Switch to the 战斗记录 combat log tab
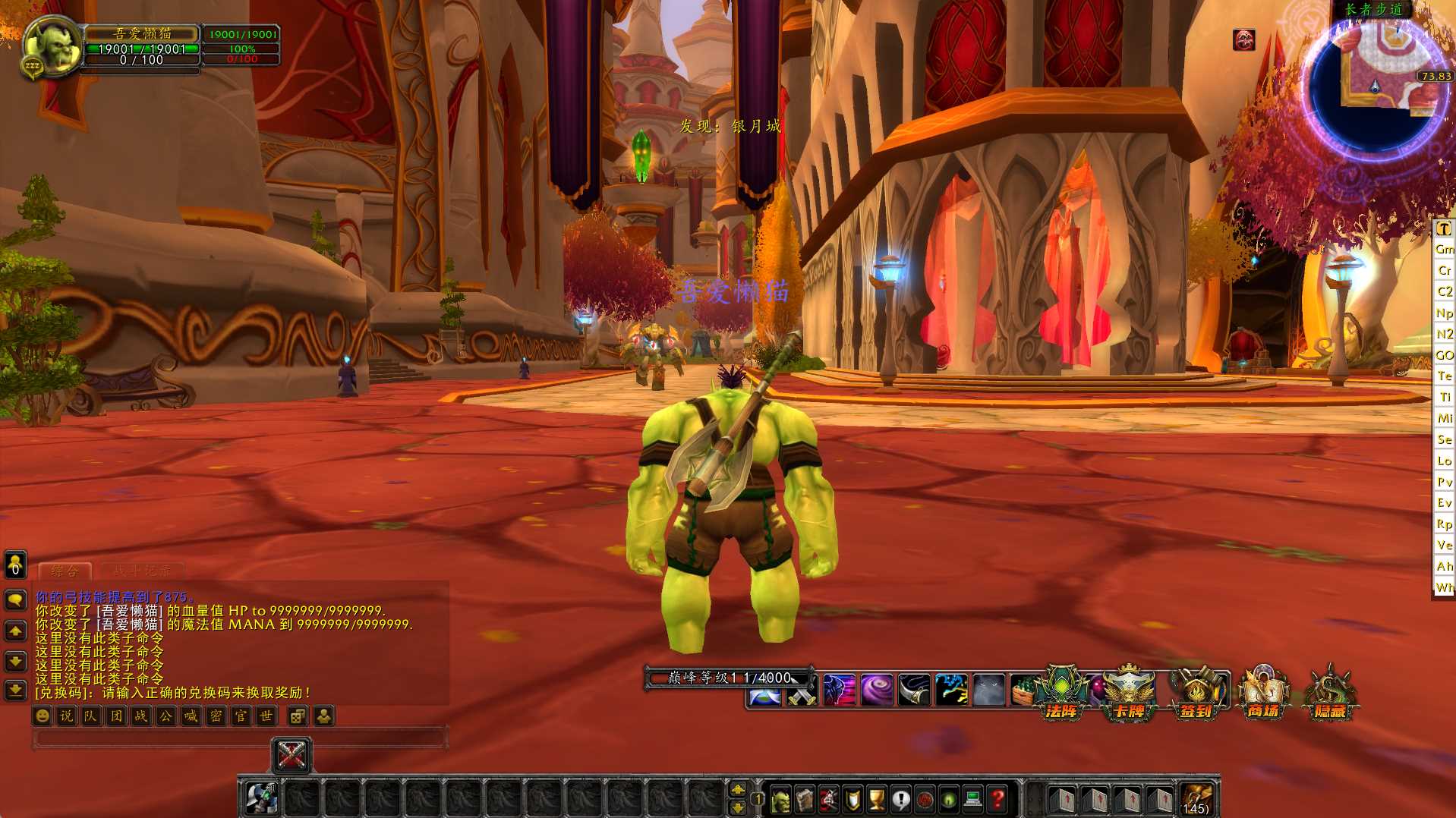Screen dimensions: 1456x818 [142, 571]
